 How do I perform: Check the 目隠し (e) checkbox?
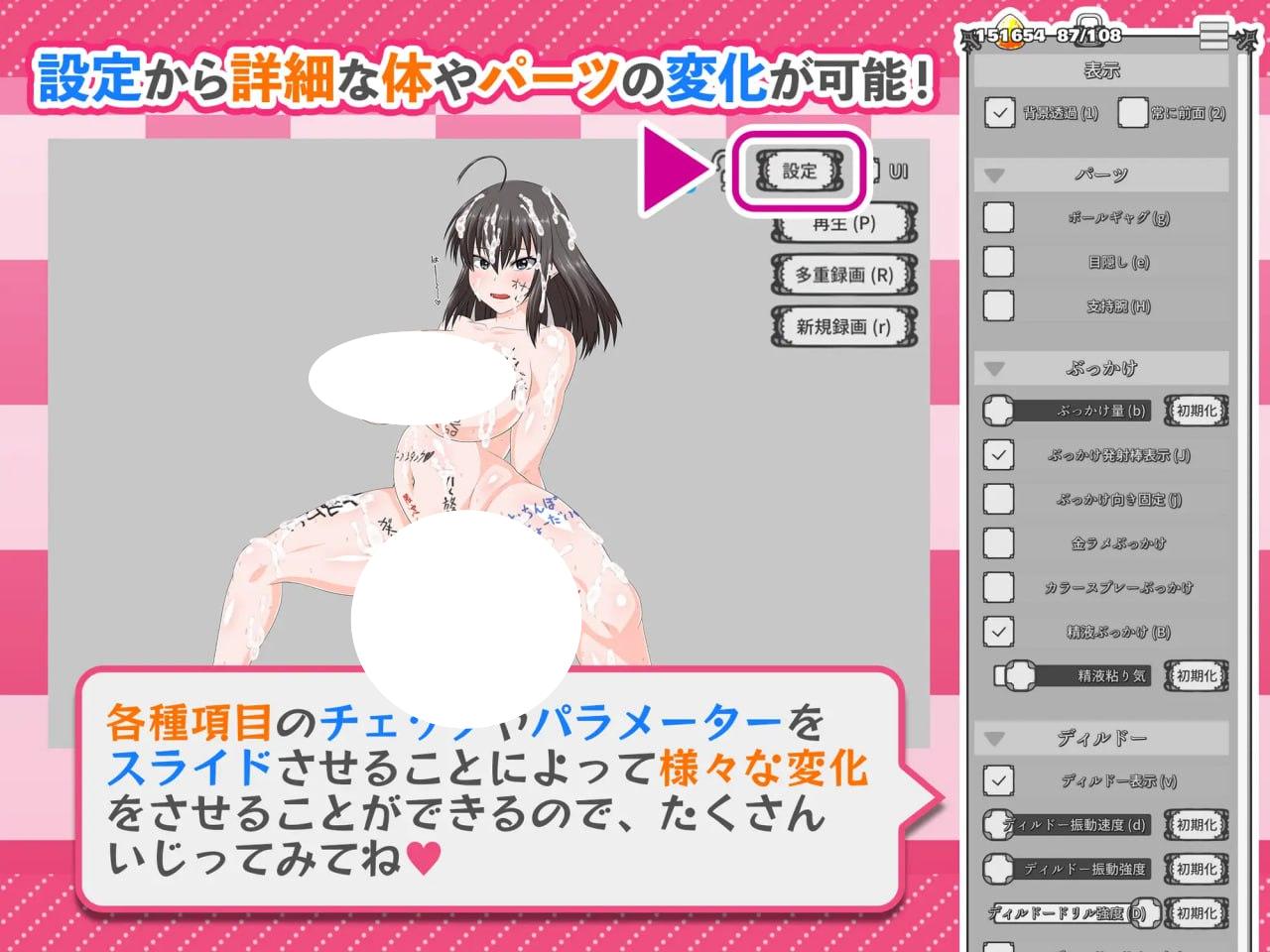999,262
